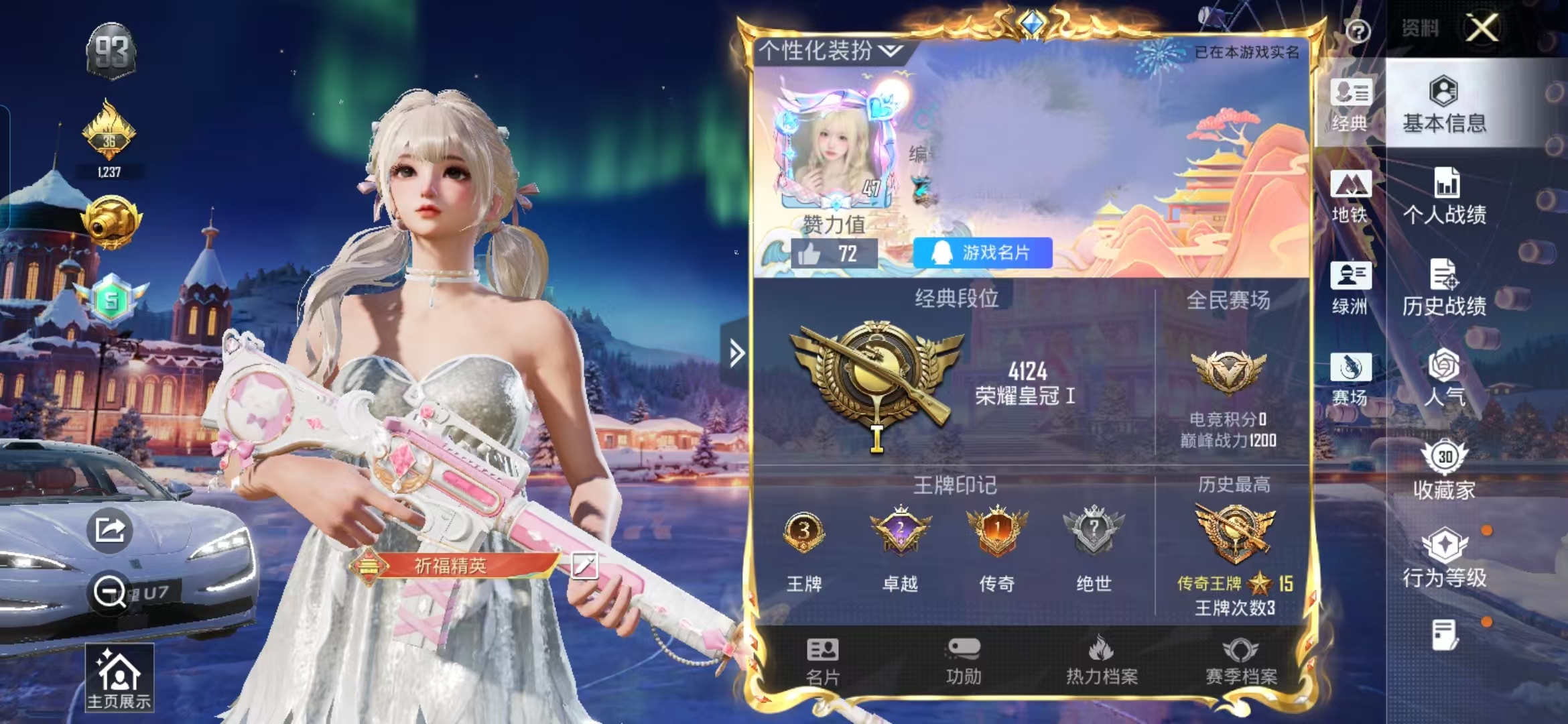
Task: Click the 游戏名片 button
Action: coord(982,253)
